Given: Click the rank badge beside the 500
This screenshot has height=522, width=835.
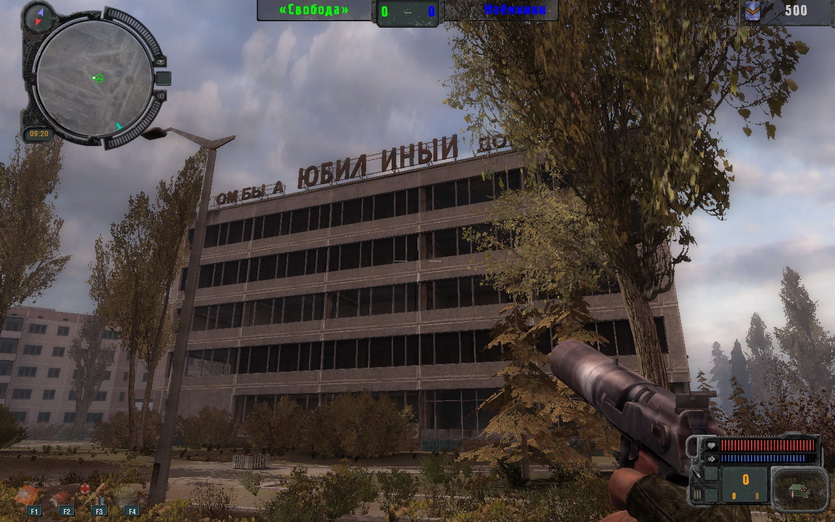Looking at the screenshot, I should coord(757,11).
